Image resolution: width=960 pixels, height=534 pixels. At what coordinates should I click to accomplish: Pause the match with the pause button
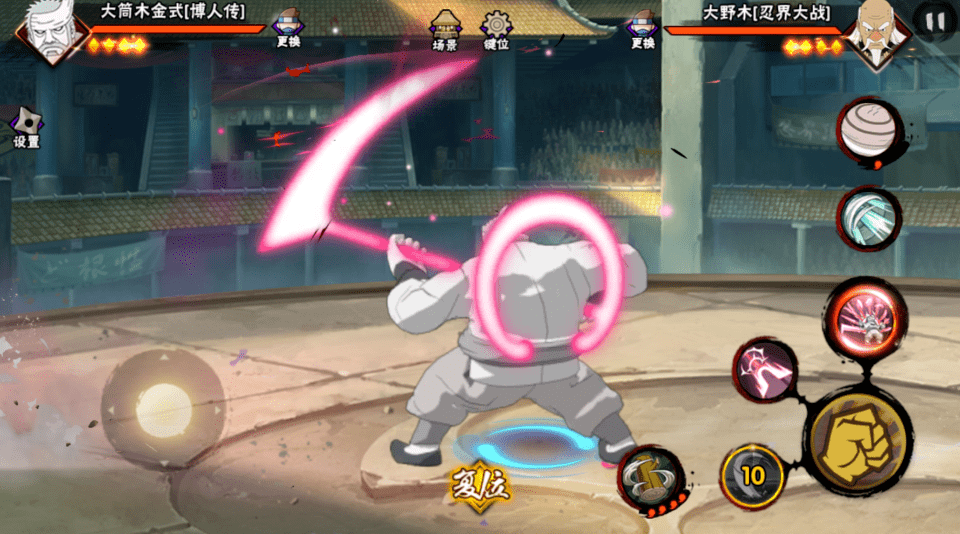coord(935,21)
